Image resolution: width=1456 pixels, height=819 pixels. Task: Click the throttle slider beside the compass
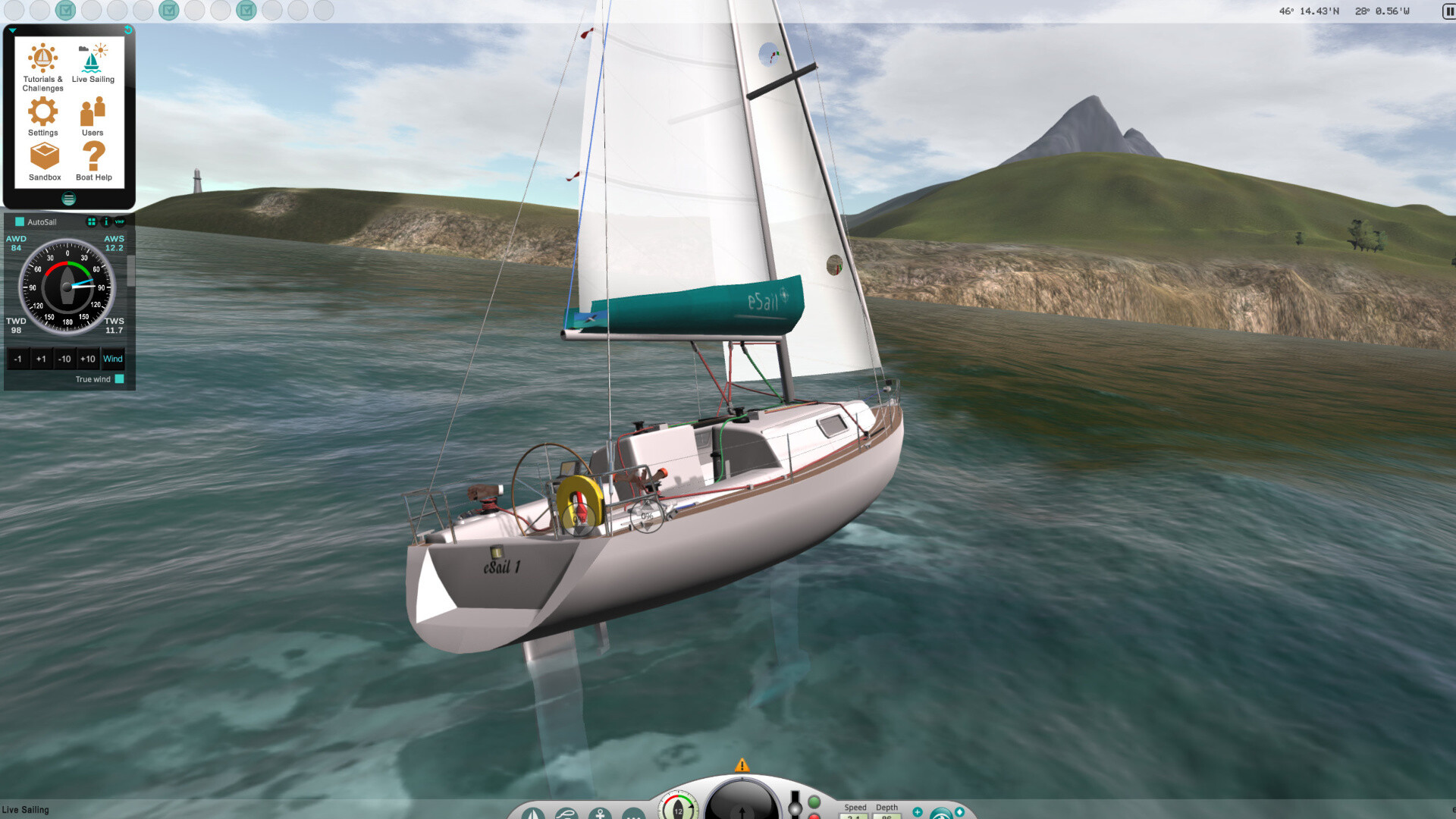794,808
